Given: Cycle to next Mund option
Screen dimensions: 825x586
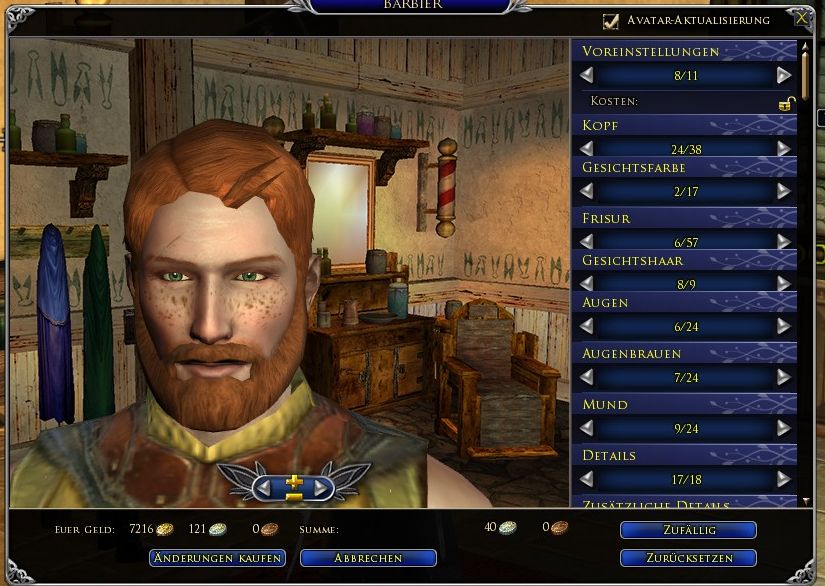Looking at the screenshot, I should click(x=784, y=428).
